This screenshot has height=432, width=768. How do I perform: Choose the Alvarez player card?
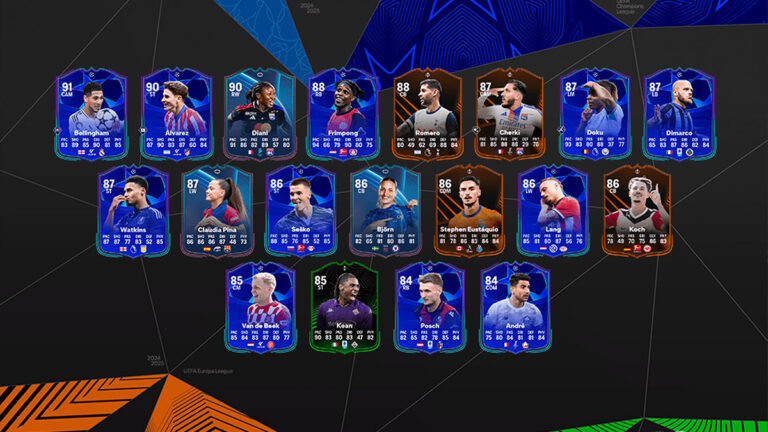(x=177, y=114)
